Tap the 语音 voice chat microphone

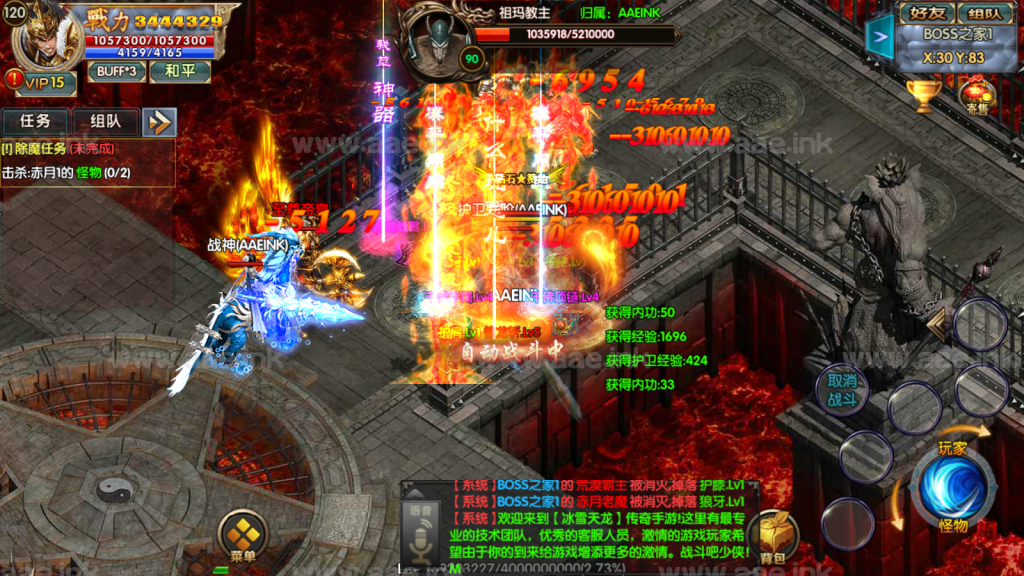coord(421,535)
